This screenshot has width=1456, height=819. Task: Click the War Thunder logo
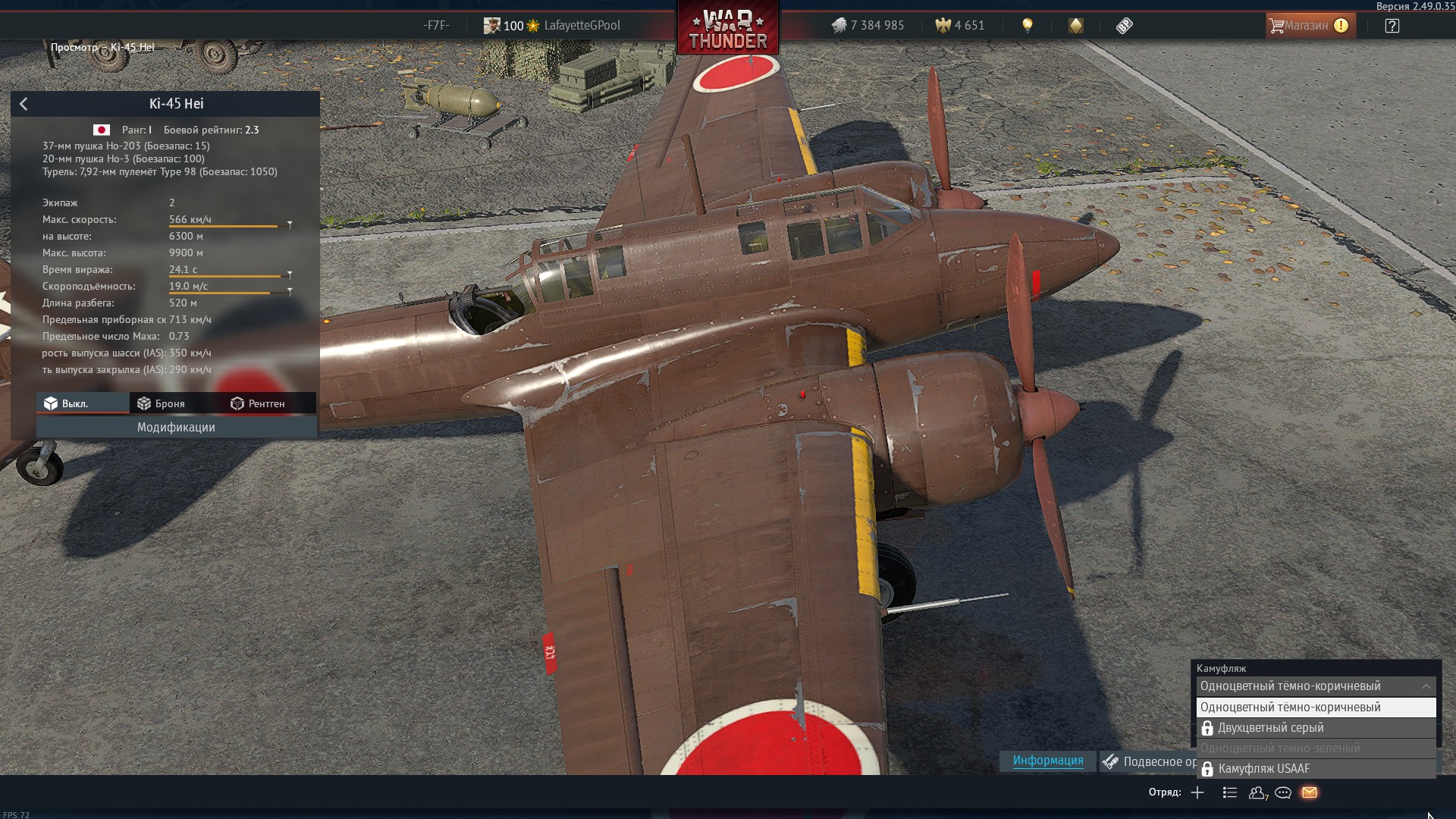pyautogui.click(x=728, y=30)
